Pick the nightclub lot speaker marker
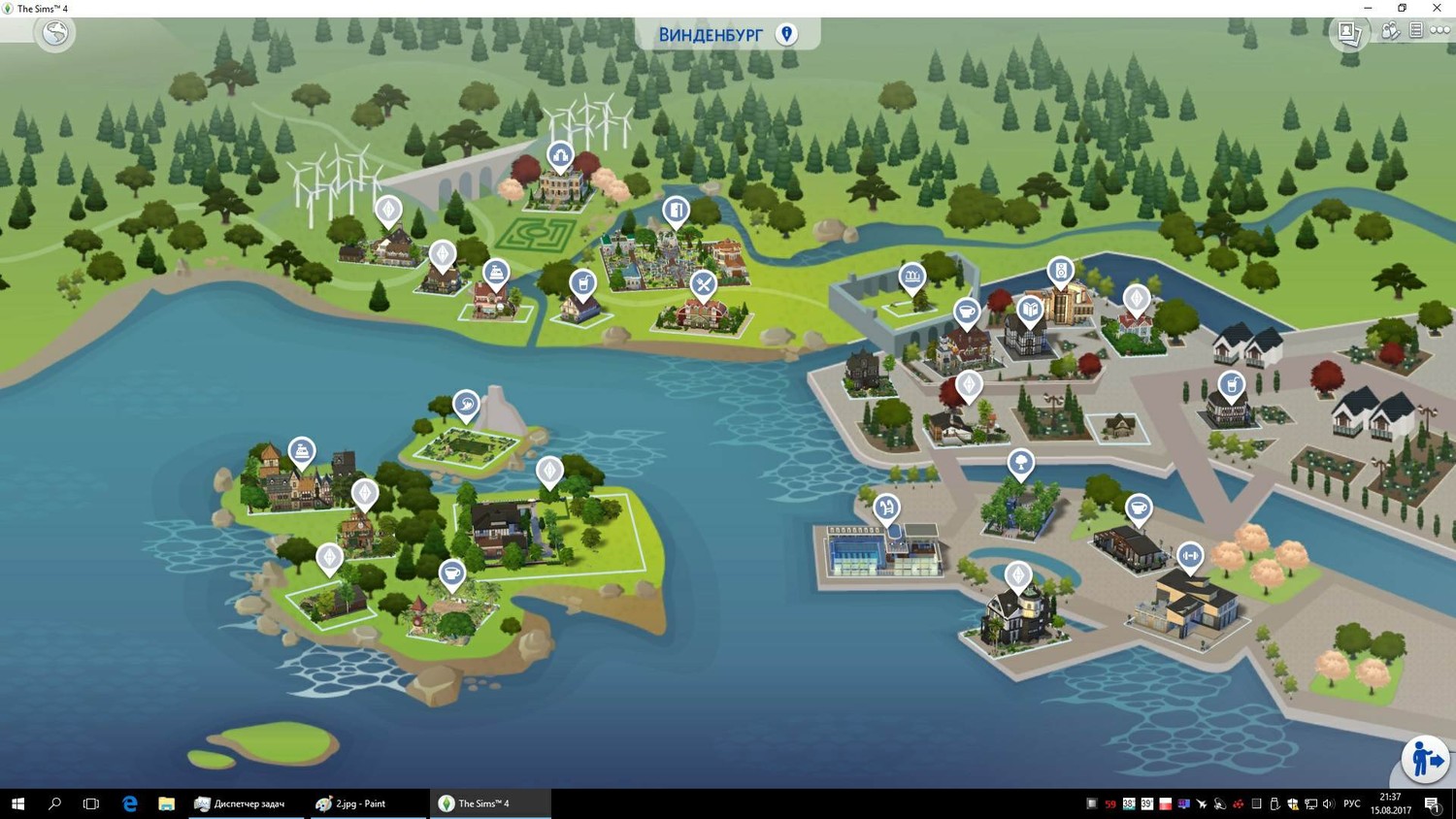The height and width of the screenshot is (819, 1456). click(x=1061, y=271)
